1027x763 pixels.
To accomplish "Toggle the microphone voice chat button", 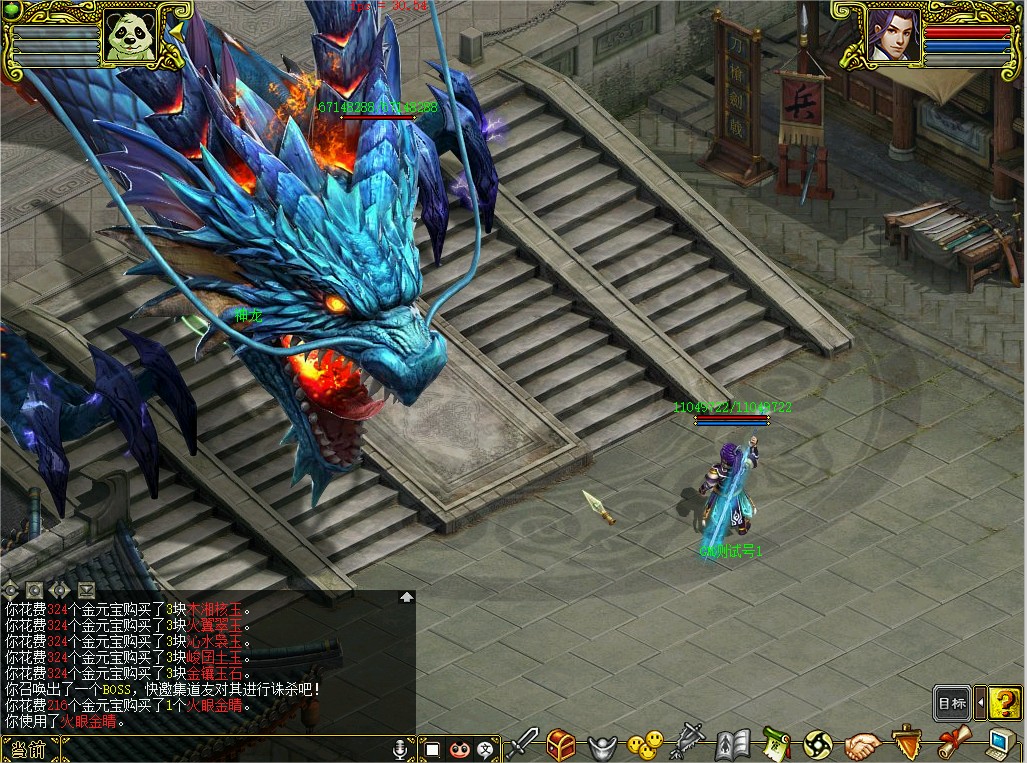I will [x=400, y=749].
